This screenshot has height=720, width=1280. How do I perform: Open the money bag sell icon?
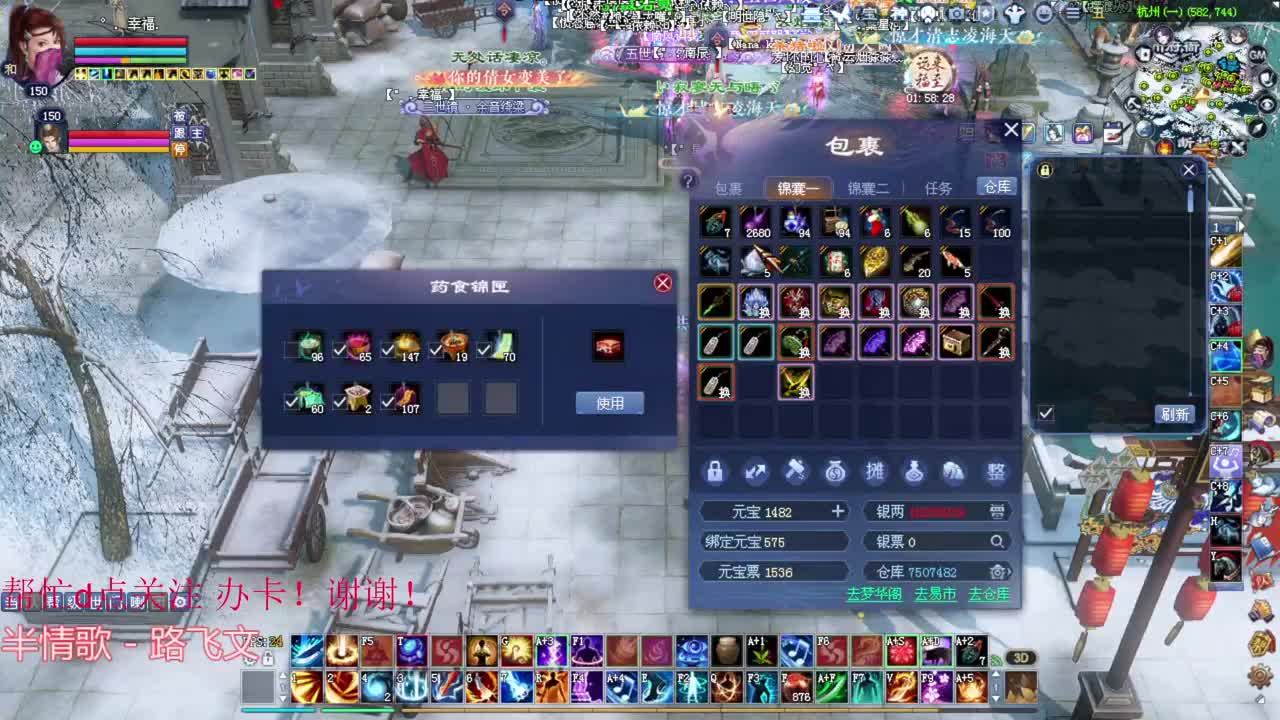(835, 472)
